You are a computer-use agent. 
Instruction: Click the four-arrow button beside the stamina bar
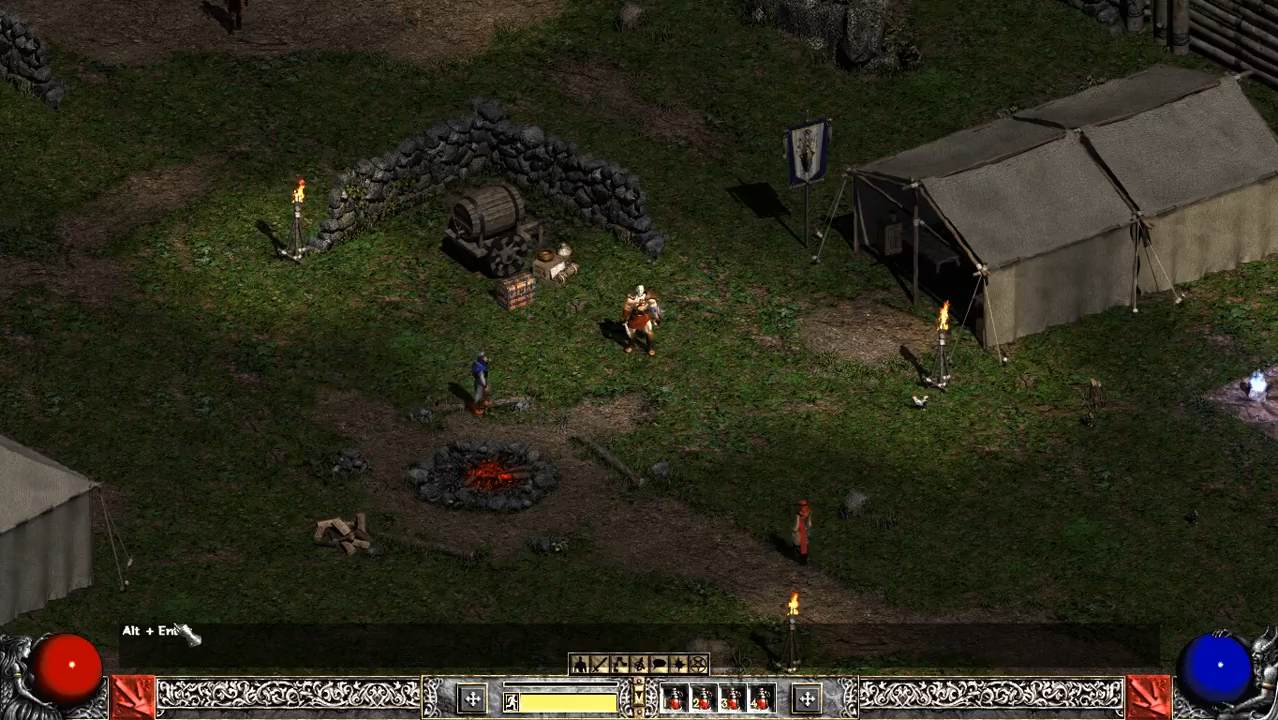point(472,698)
